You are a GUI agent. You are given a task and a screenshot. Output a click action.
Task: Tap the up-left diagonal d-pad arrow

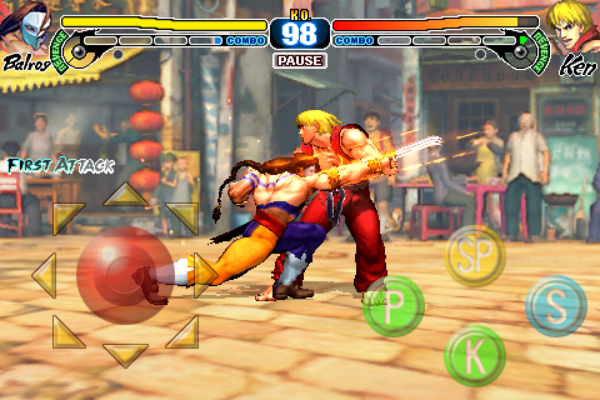coord(68,217)
